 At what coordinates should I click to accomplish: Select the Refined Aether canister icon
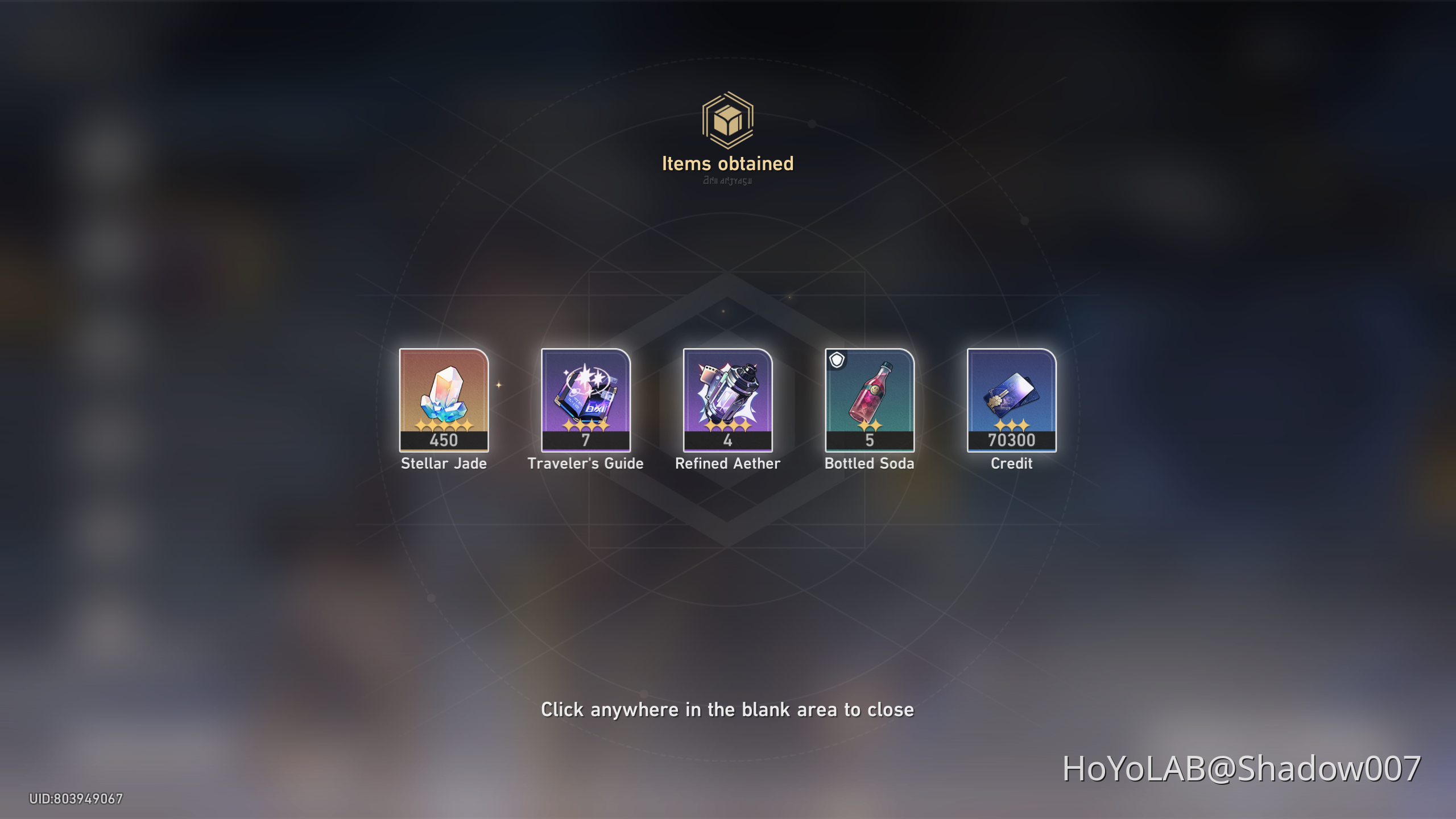[x=728, y=398]
